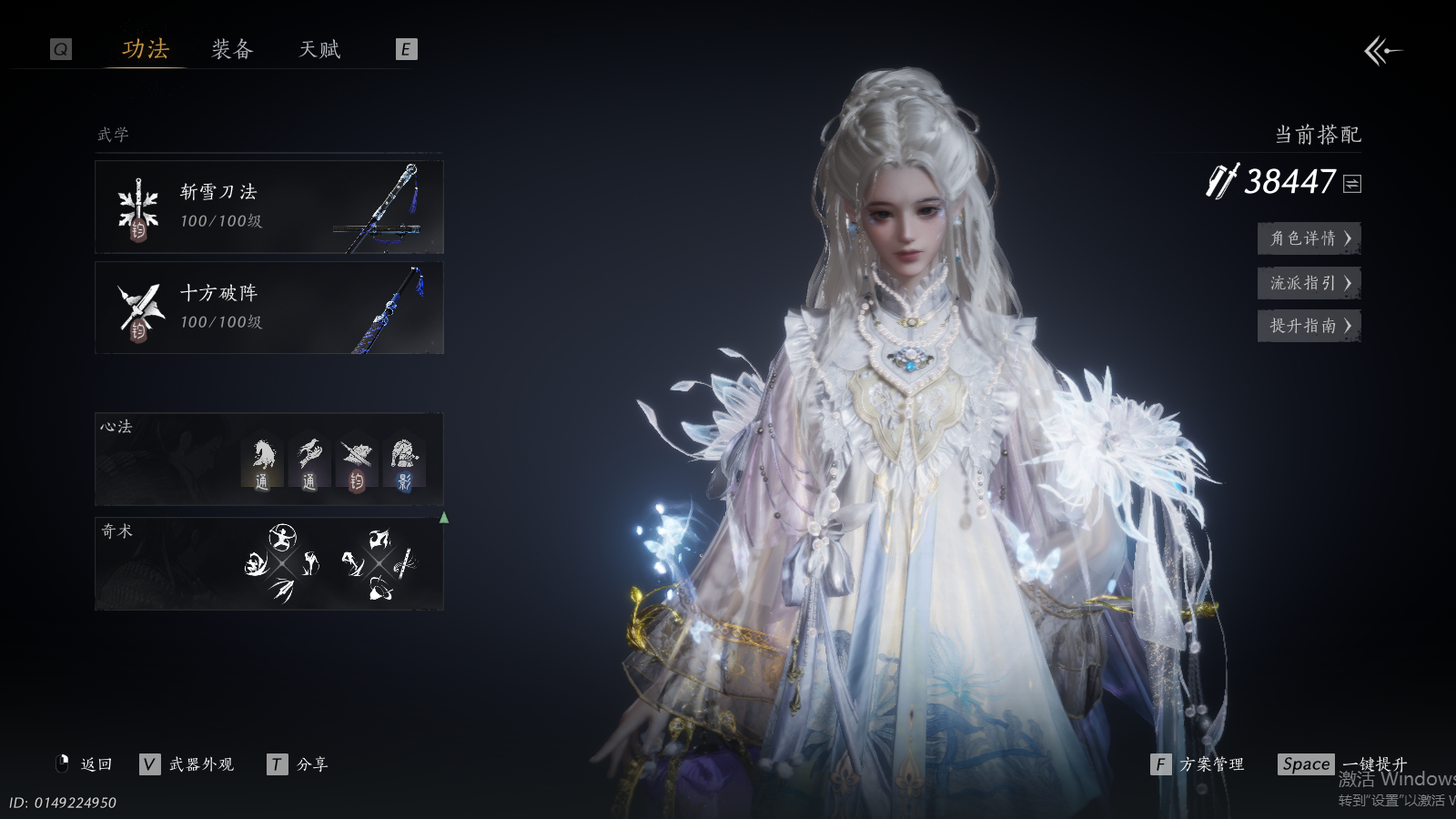Click the 分享 share button
Screen dimensions: 1456x819
coord(298,764)
